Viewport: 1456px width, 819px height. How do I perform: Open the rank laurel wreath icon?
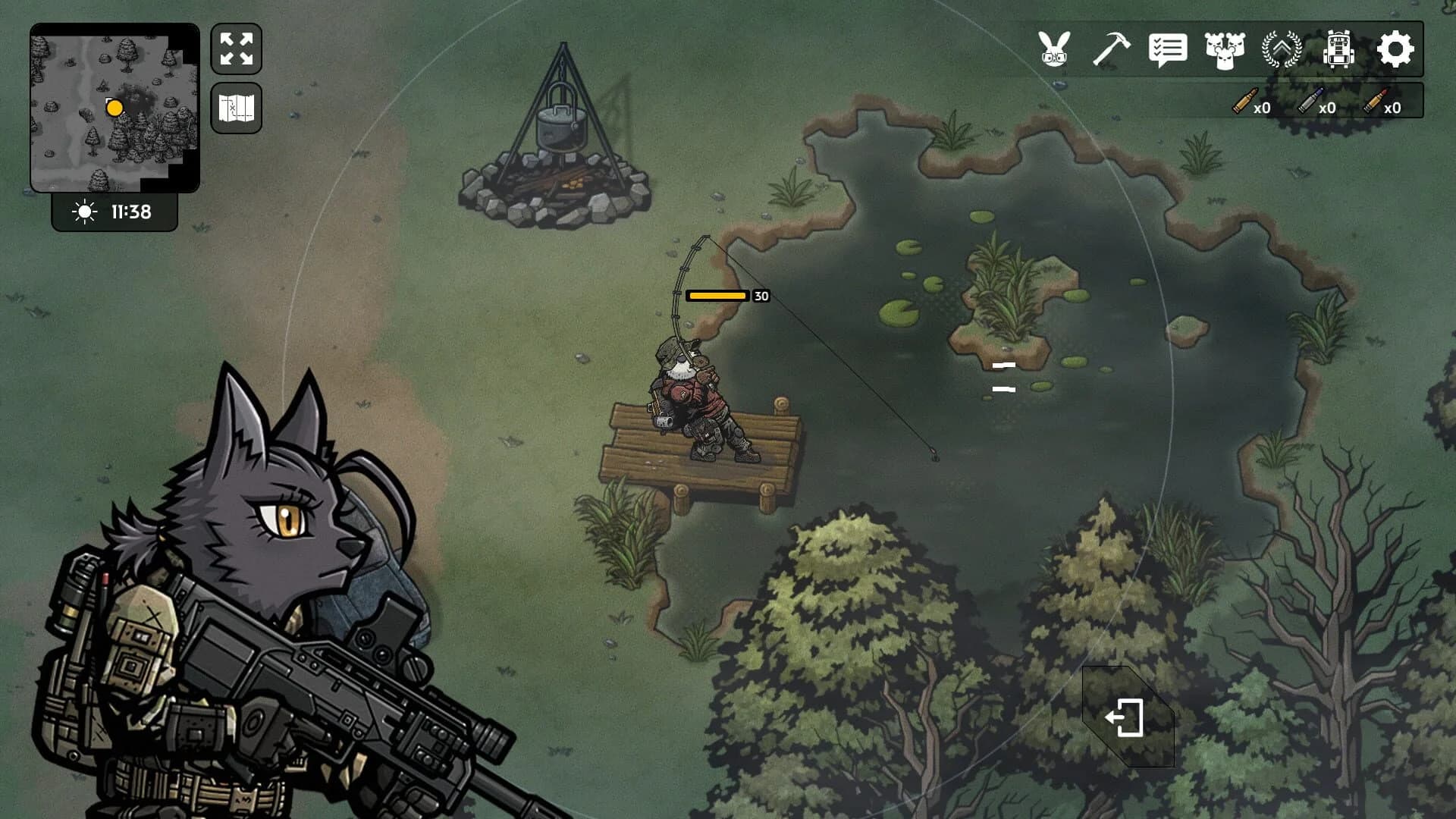pyautogui.click(x=1282, y=50)
